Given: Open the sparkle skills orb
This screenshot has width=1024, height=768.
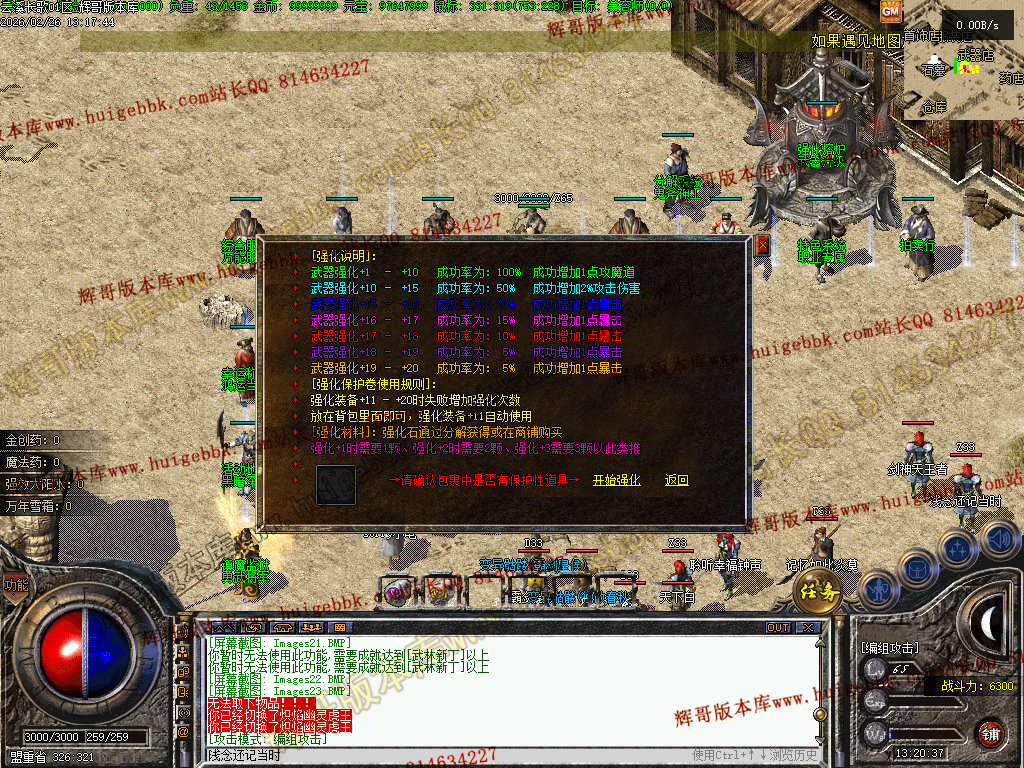Looking at the screenshot, I should [957, 549].
